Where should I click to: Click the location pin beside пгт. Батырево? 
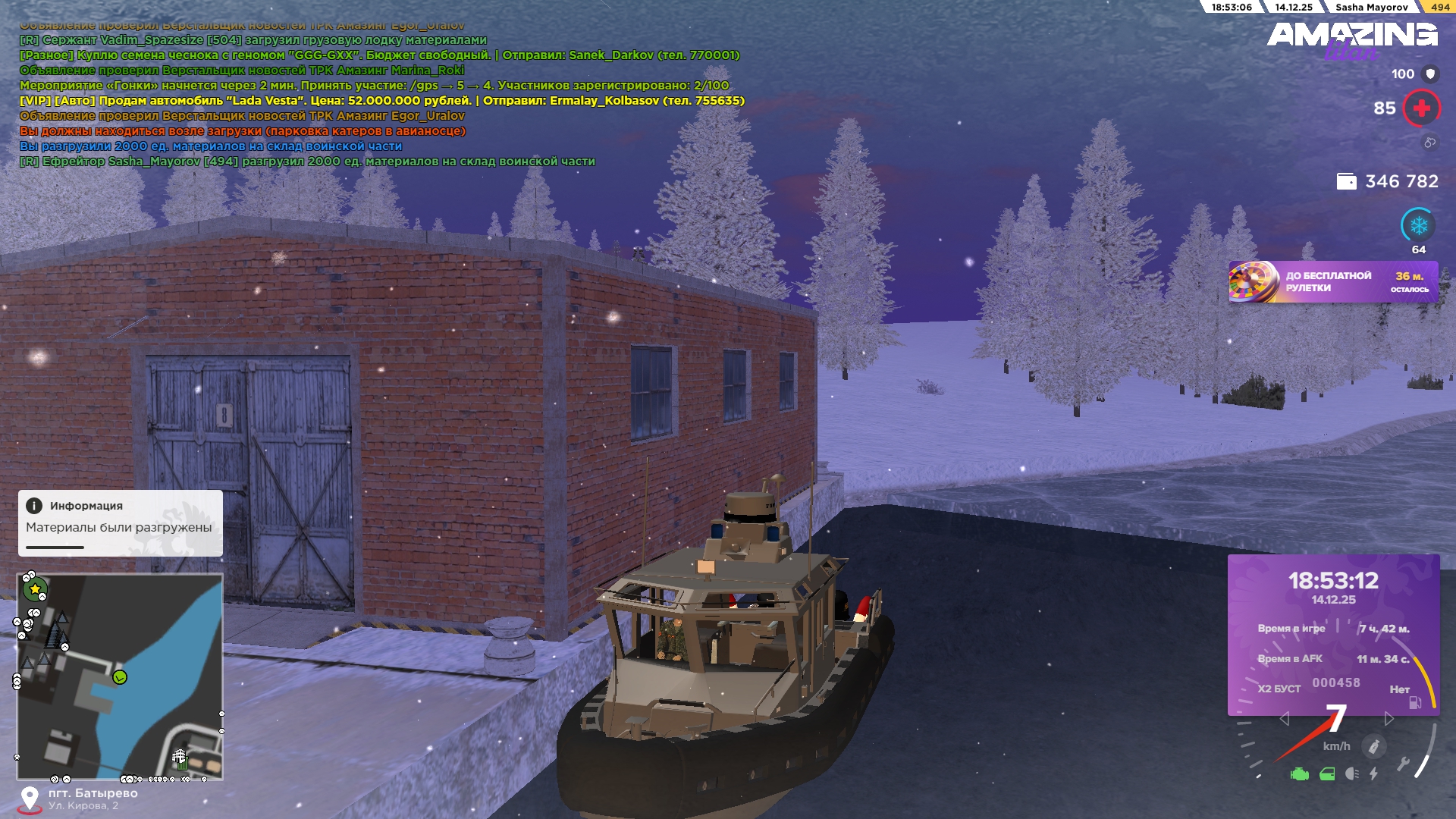(x=30, y=799)
